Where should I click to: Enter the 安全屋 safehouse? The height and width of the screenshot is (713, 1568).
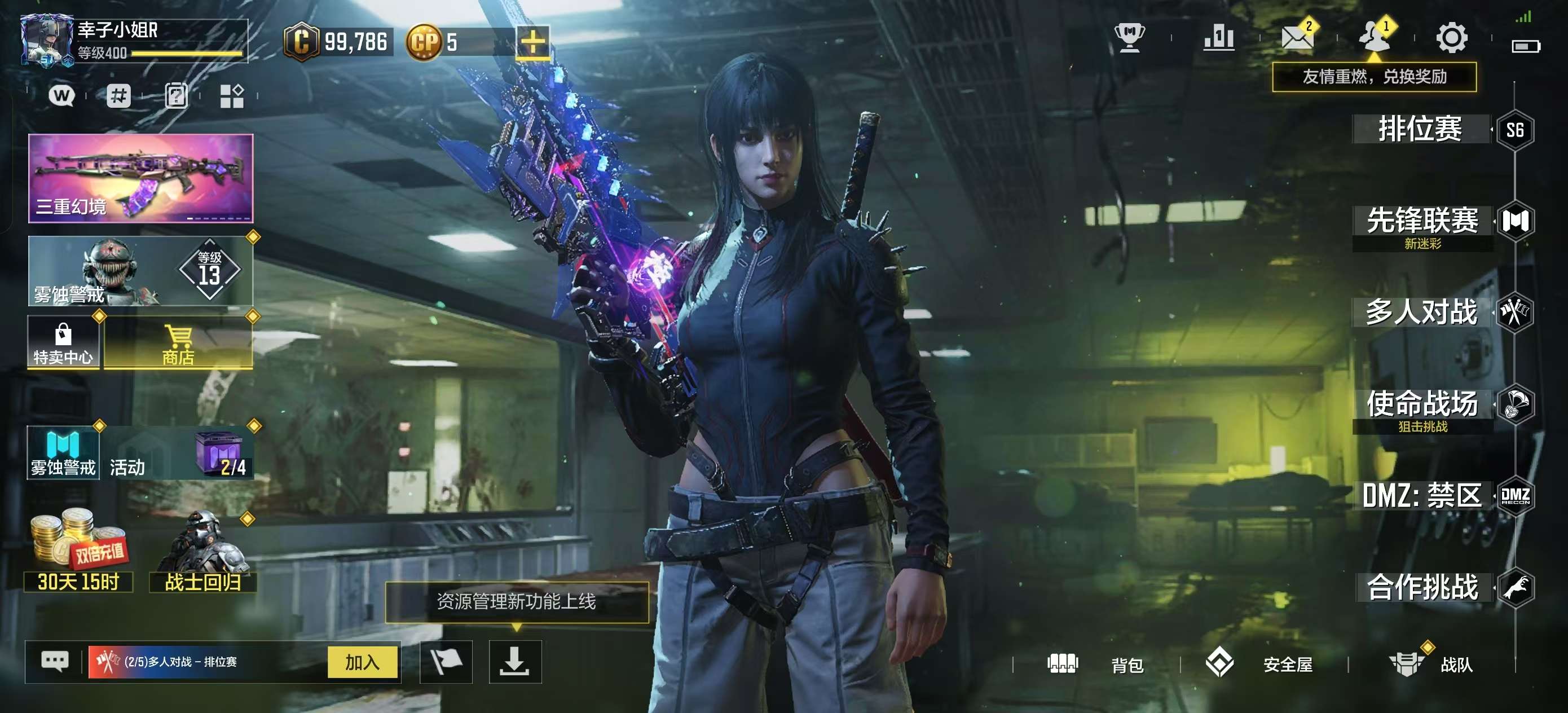tap(1259, 664)
